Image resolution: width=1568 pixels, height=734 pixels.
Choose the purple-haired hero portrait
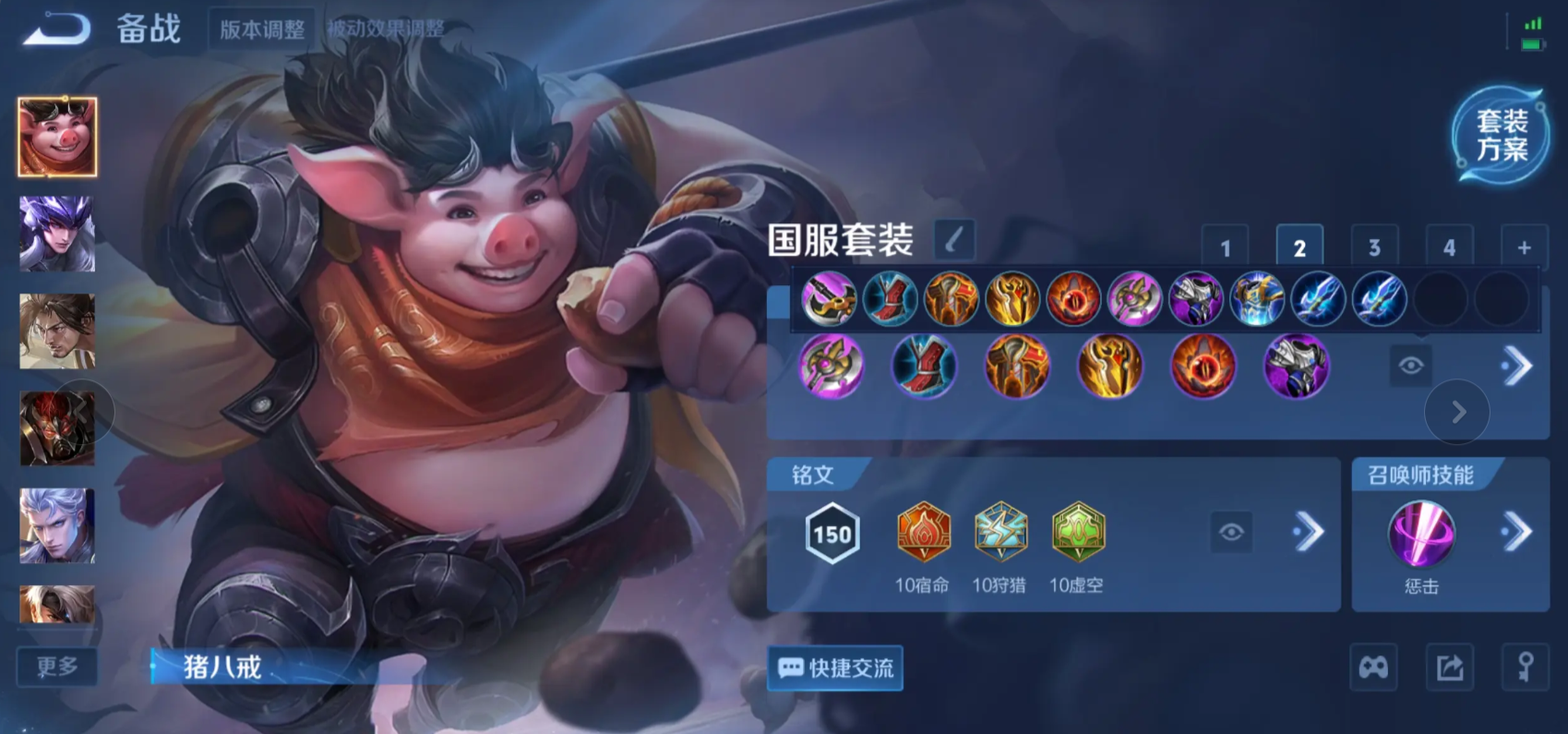coord(57,235)
